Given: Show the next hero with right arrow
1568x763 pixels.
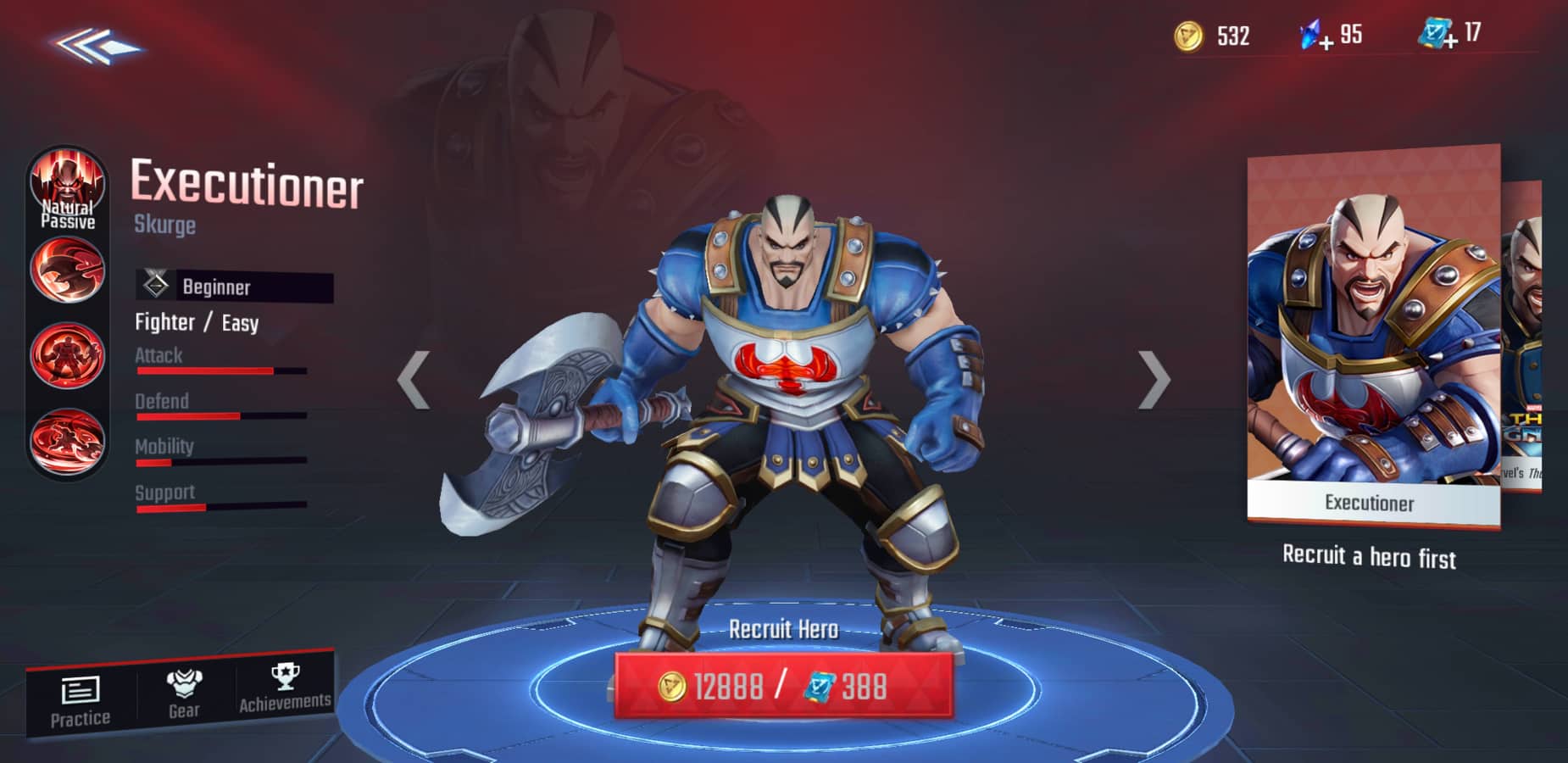Looking at the screenshot, I should (1154, 379).
